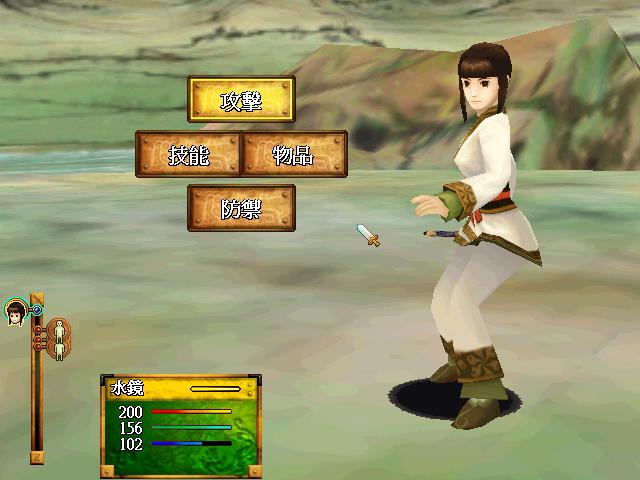The height and width of the screenshot is (480, 640).
Task: Open the 技能 skills menu
Action: [189, 154]
